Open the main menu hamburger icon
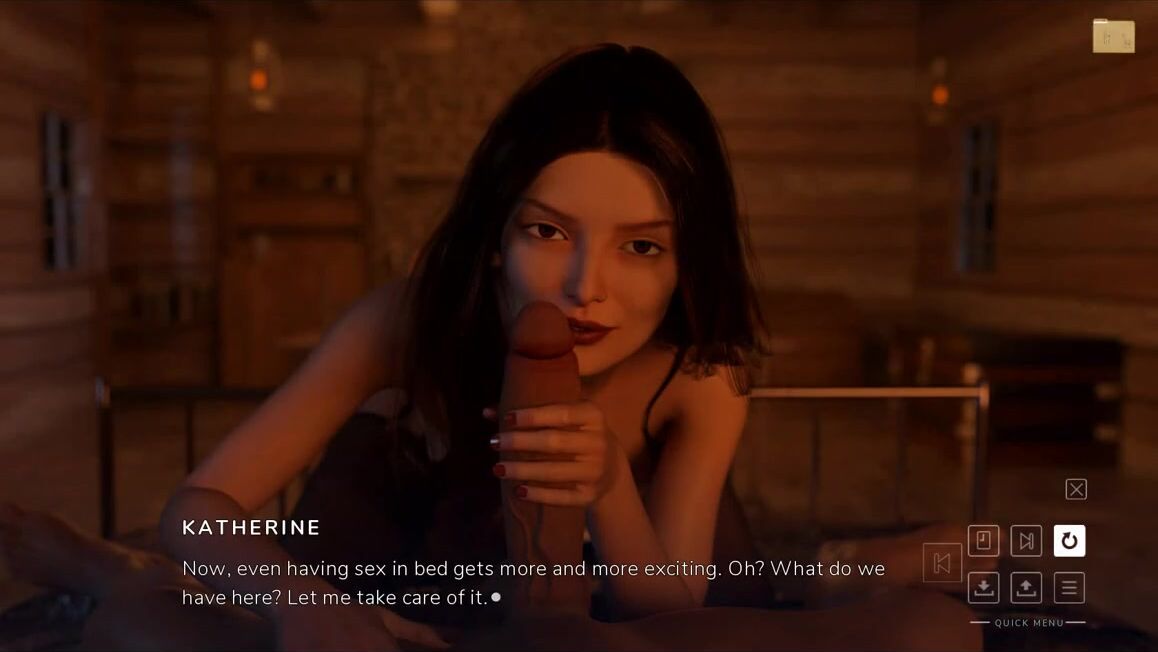 tap(1069, 587)
